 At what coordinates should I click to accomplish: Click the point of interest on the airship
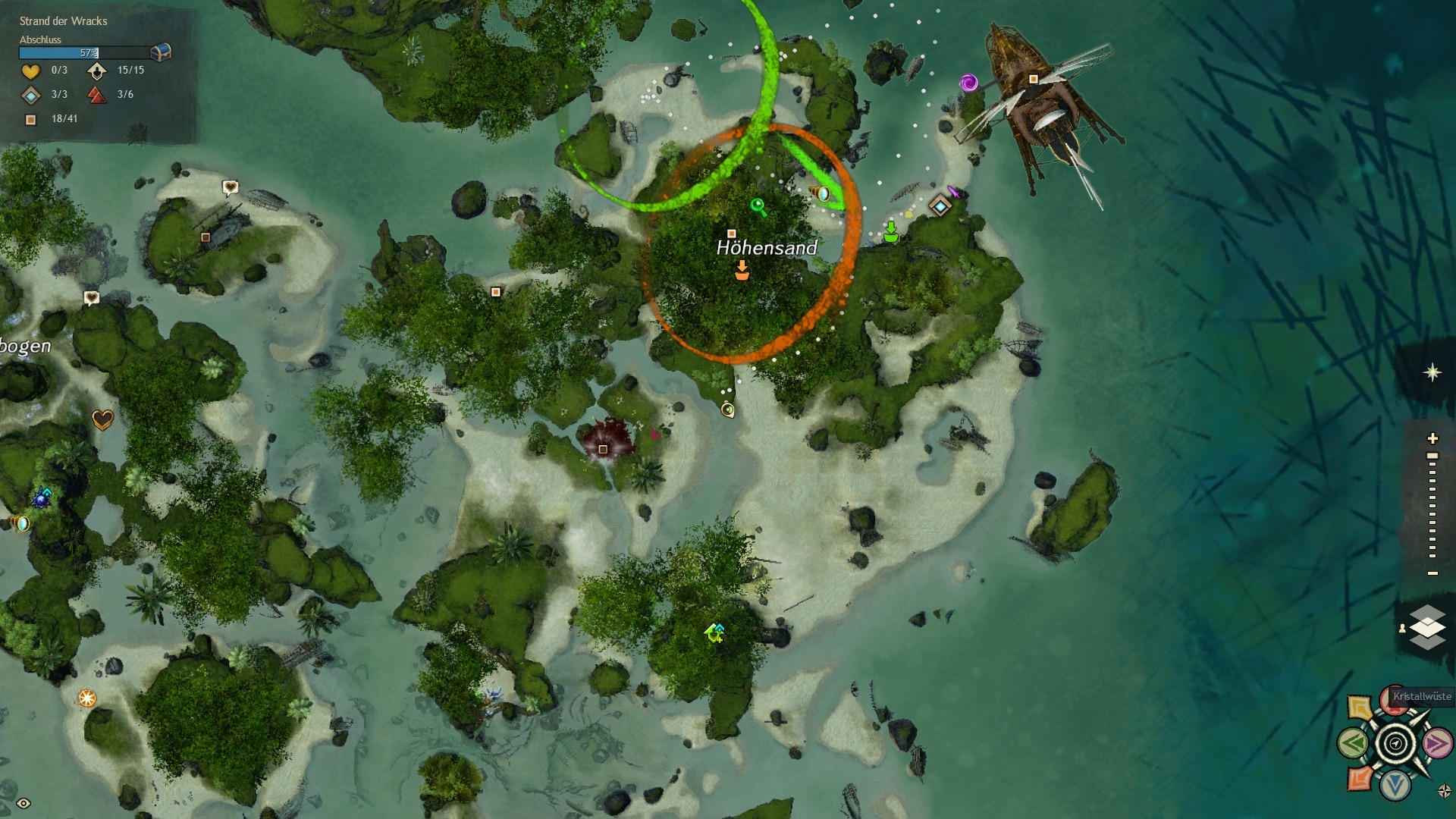point(1033,79)
